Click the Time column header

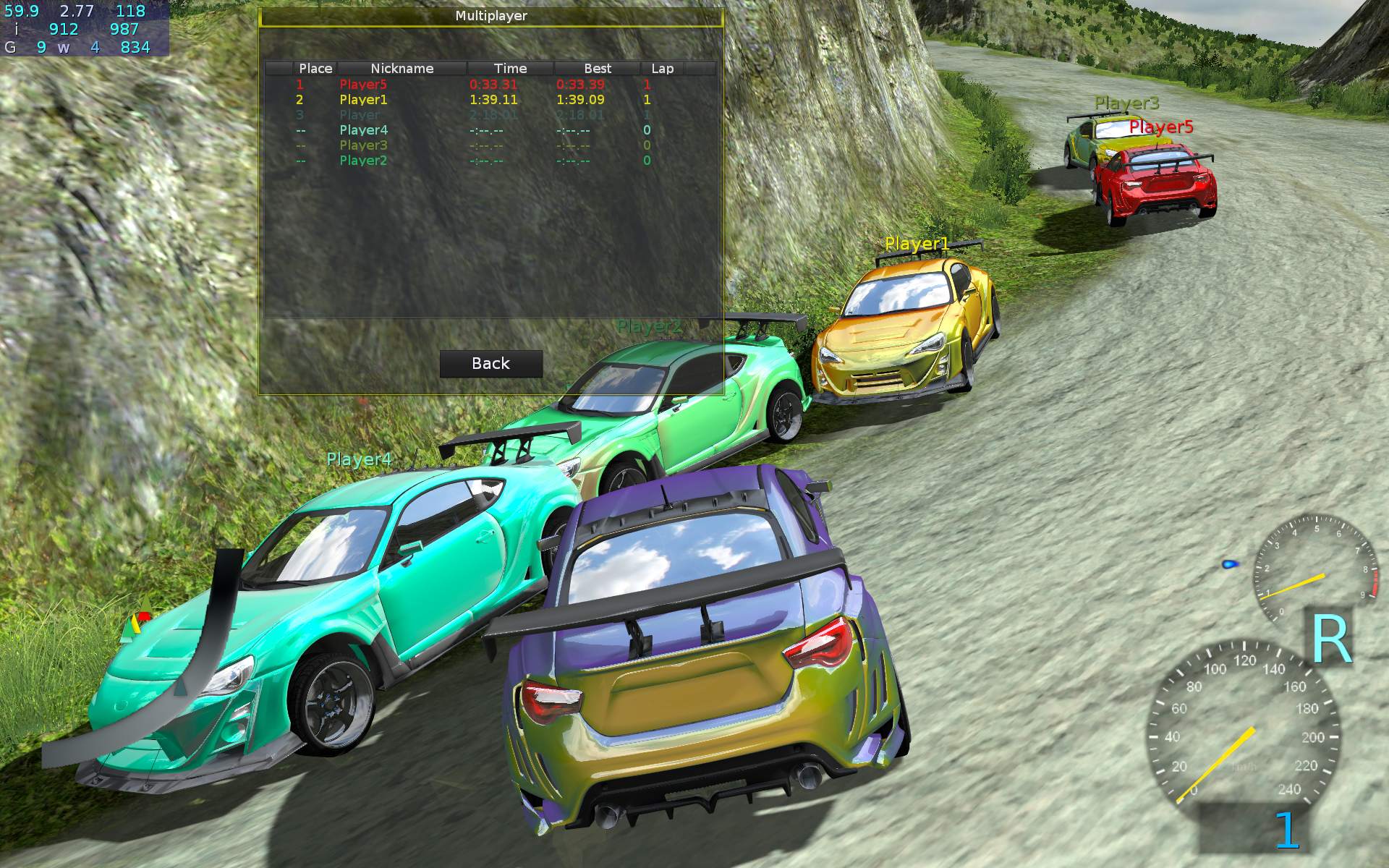tap(510, 69)
